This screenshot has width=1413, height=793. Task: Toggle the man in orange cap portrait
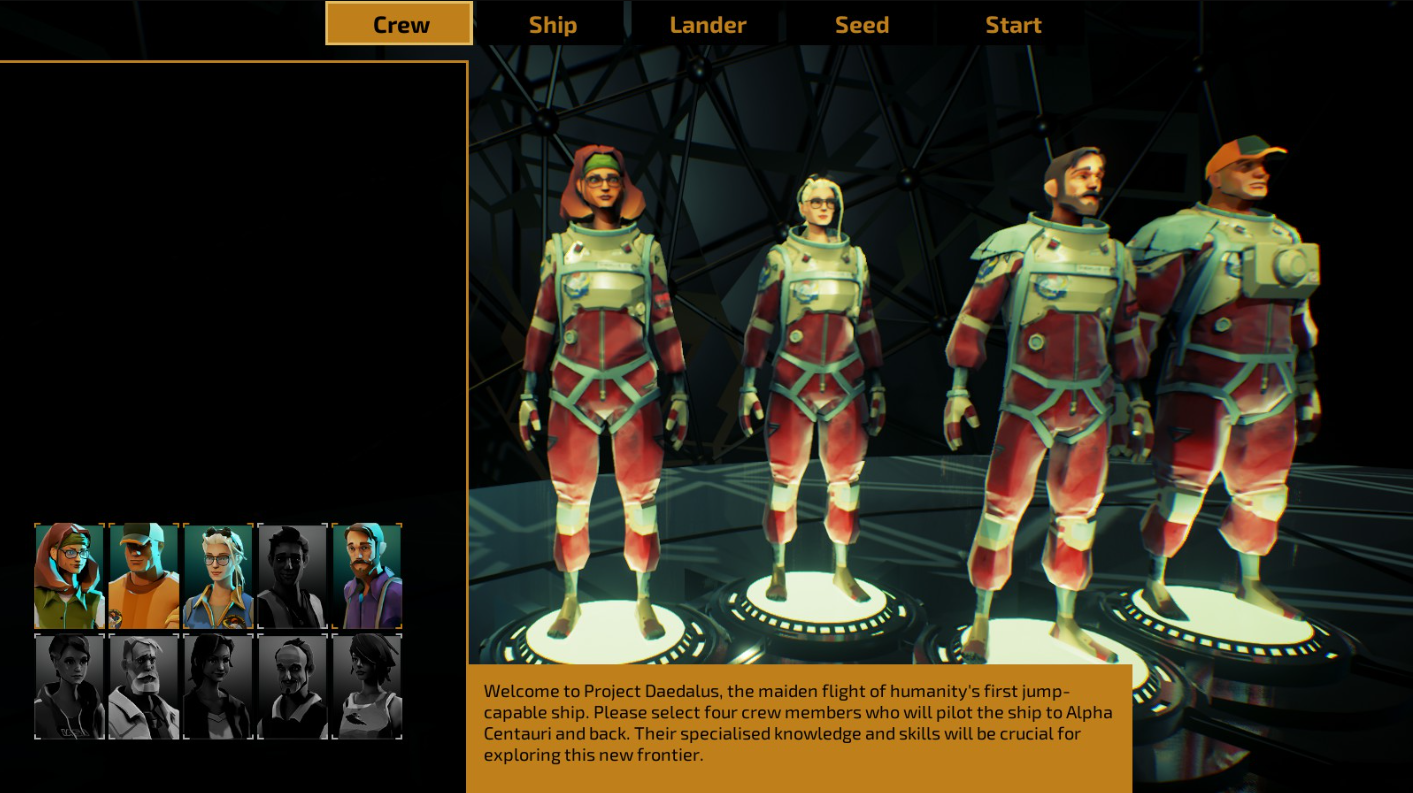(x=144, y=576)
